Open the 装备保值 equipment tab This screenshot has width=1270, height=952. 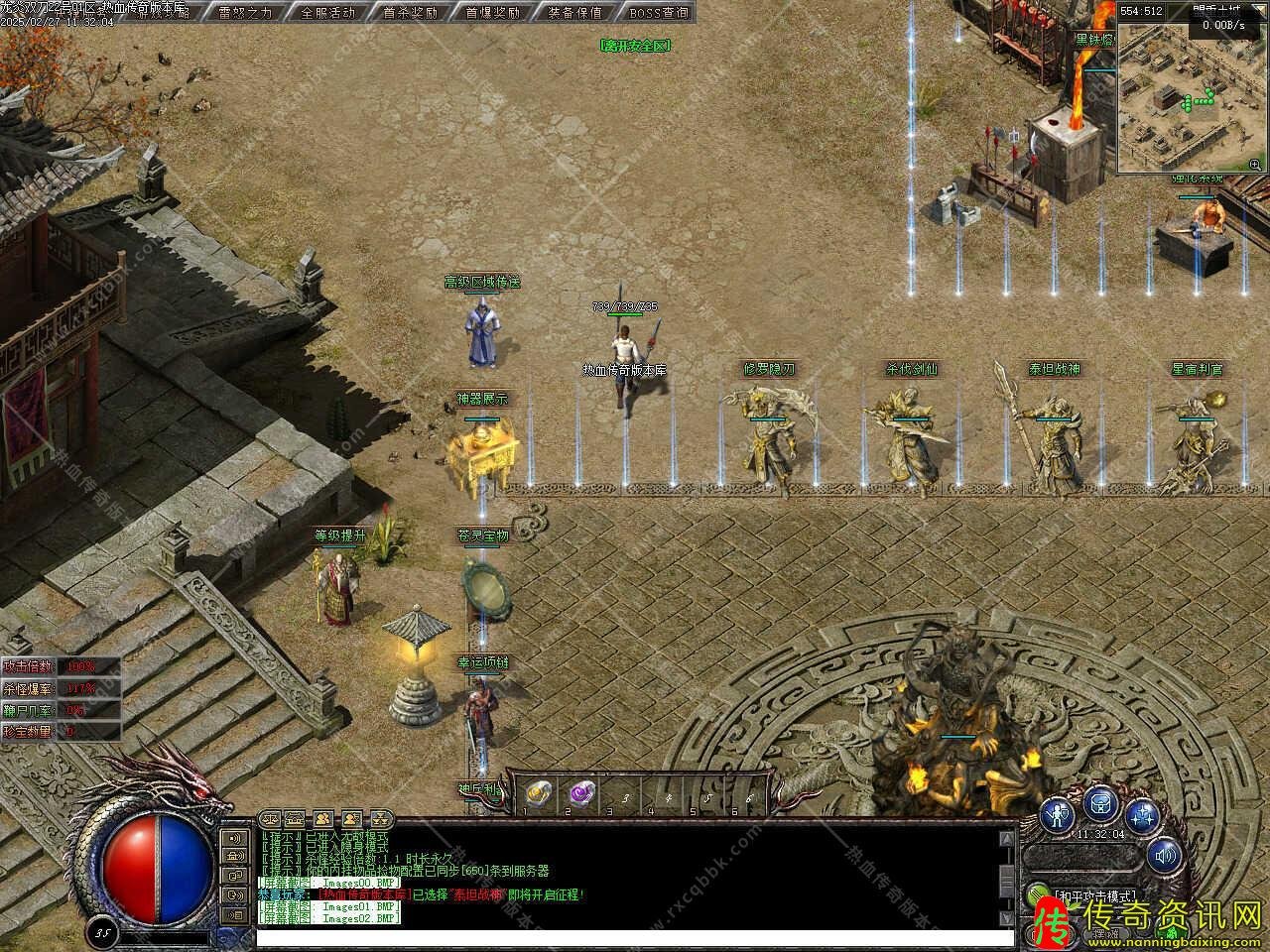[x=575, y=13]
